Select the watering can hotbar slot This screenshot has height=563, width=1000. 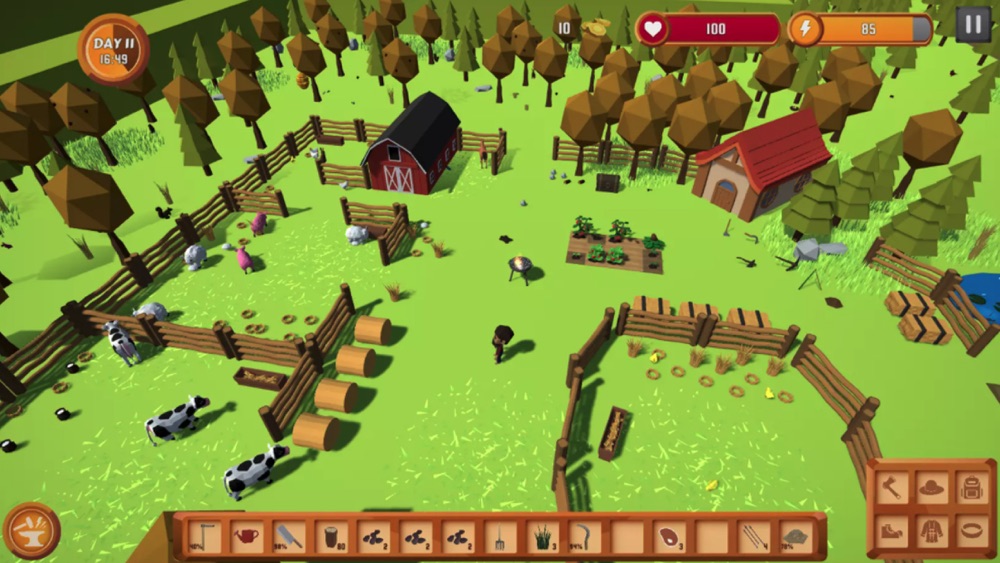246,536
